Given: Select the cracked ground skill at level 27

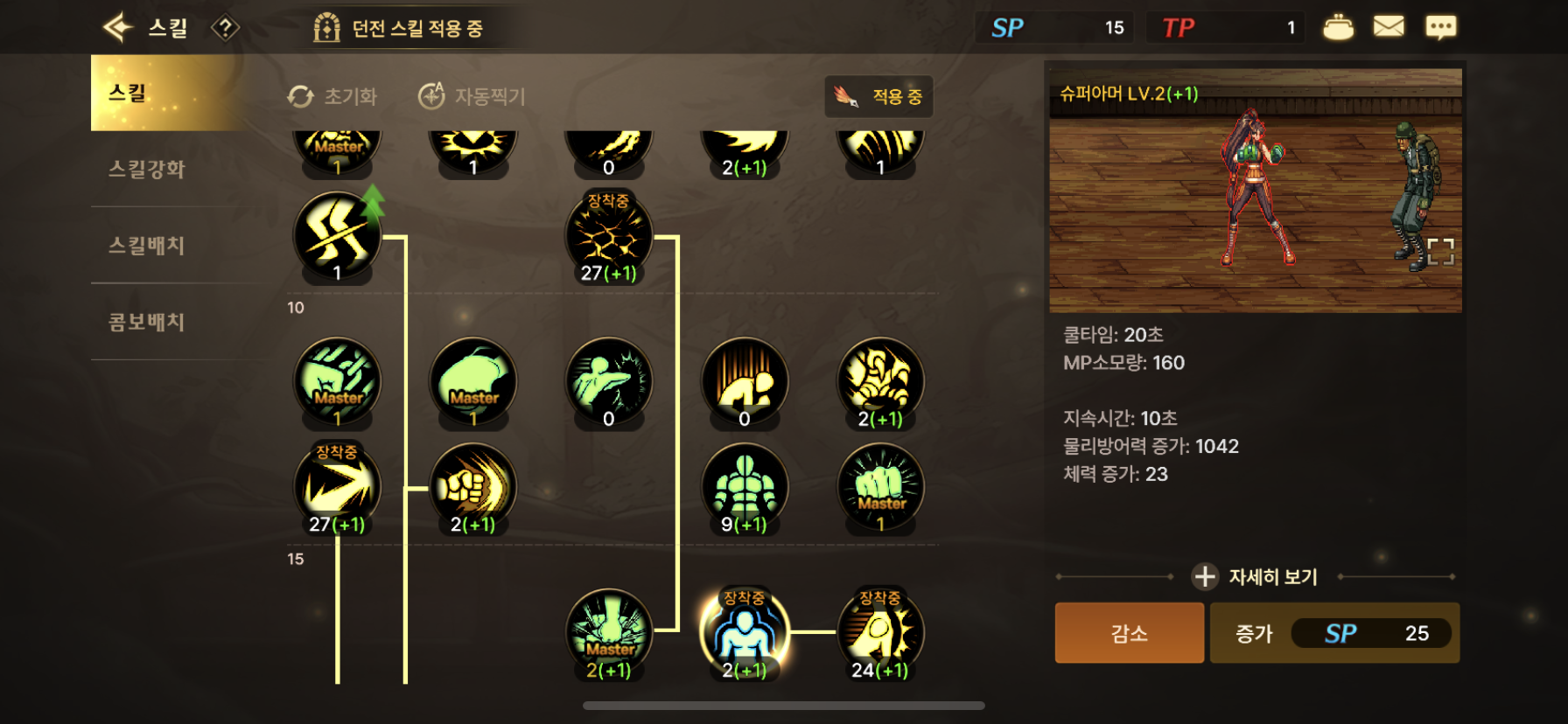Looking at the screenshot, I should (x=609, y=236).
